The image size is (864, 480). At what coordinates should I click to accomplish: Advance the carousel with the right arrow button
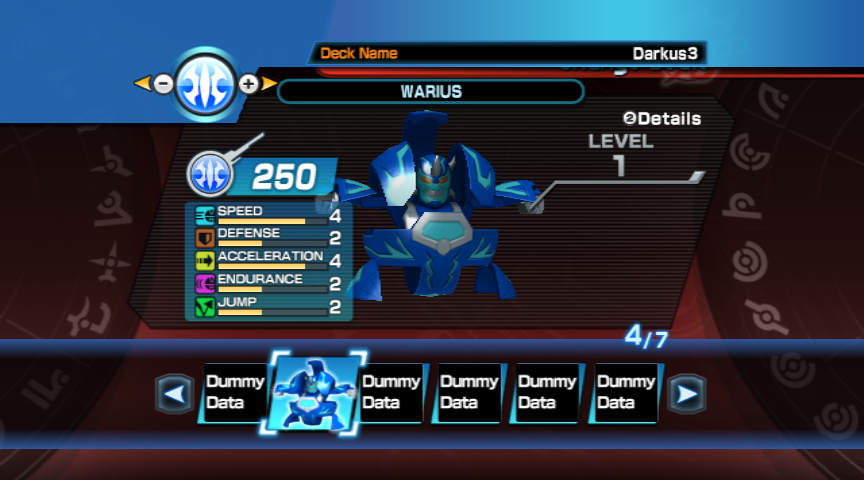[686, 395]
